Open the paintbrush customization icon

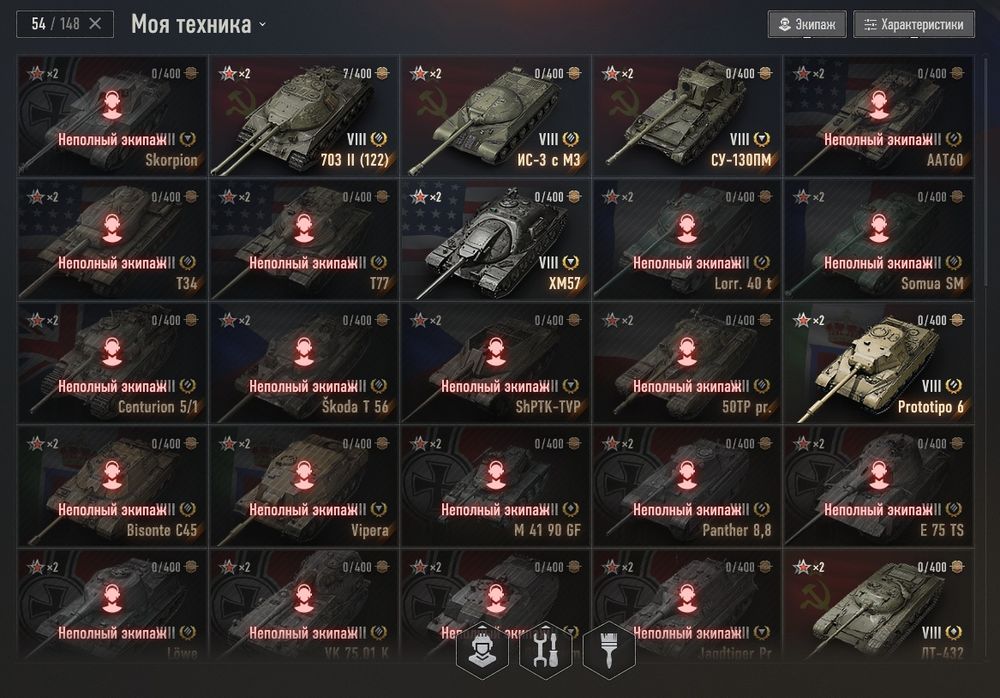[x=608, y=648]
